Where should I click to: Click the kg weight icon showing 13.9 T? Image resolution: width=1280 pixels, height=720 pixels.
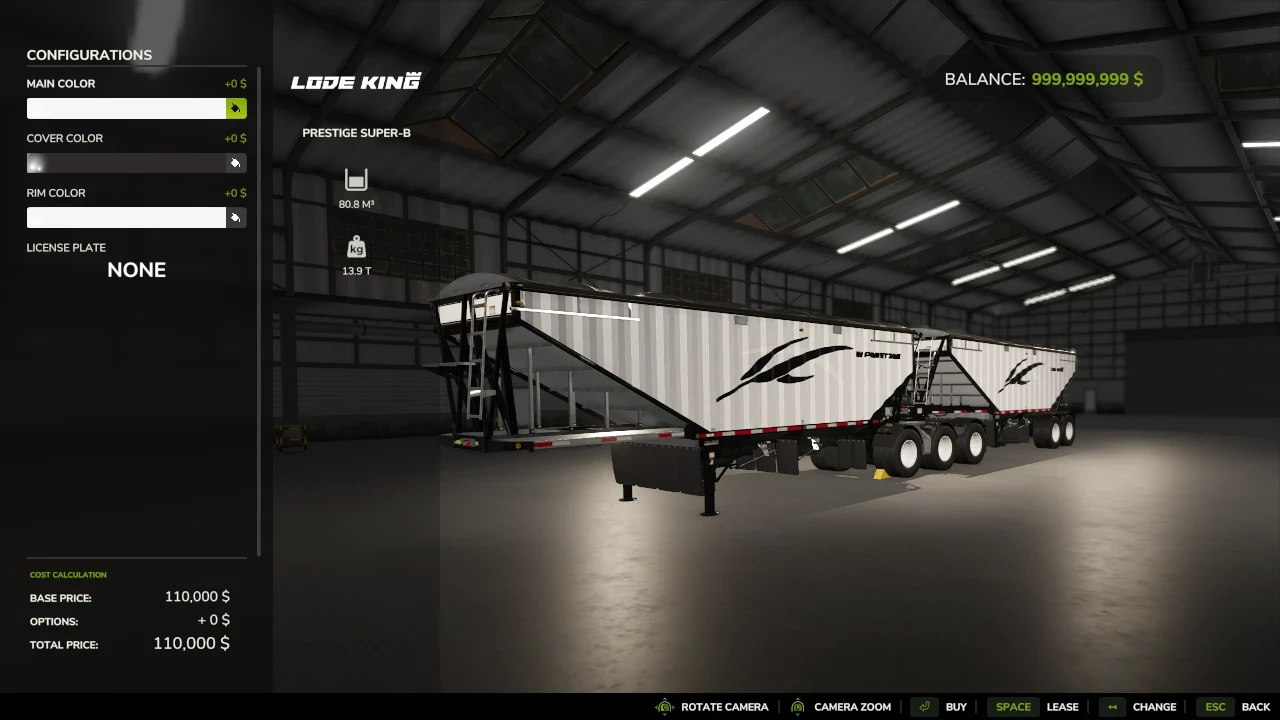tap(357, 247)
